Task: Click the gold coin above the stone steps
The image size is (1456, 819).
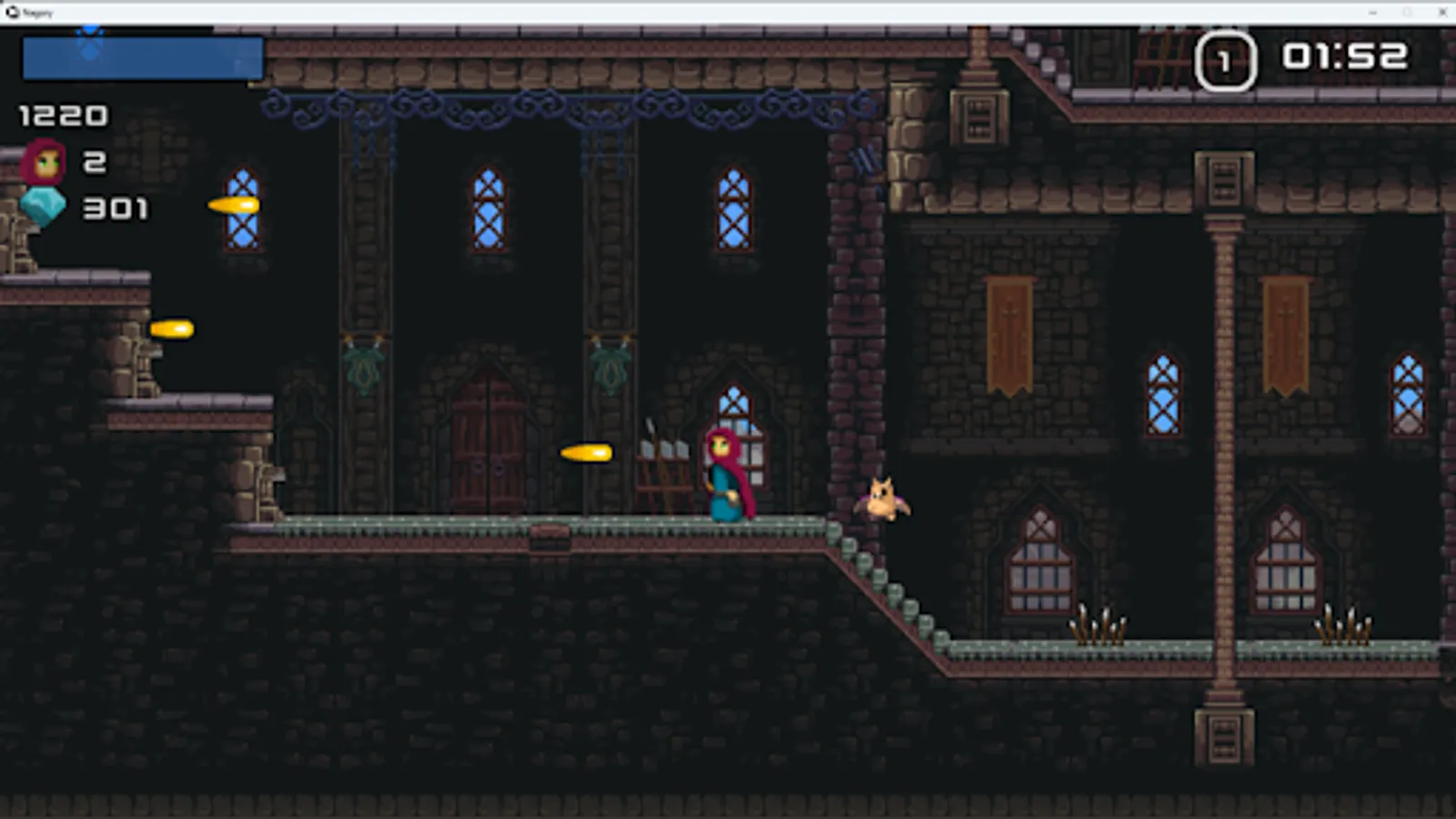Action: 174,329
